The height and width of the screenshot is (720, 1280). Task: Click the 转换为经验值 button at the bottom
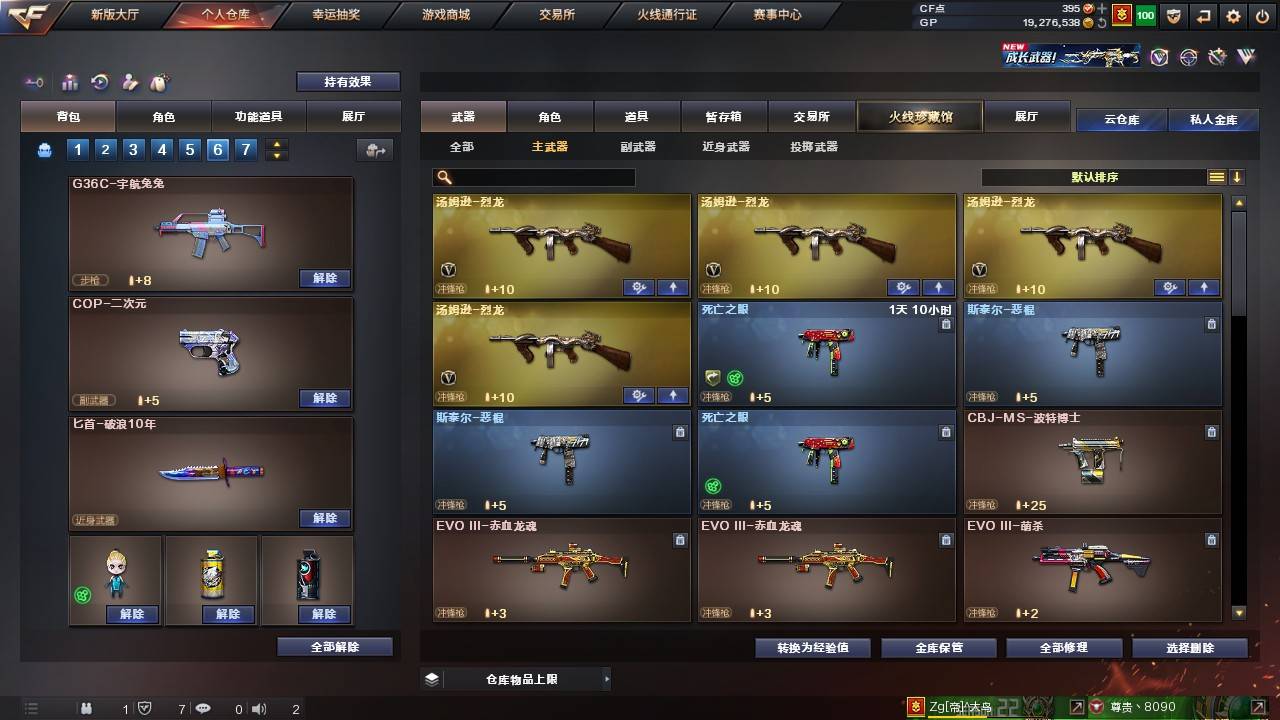[812, 647]
